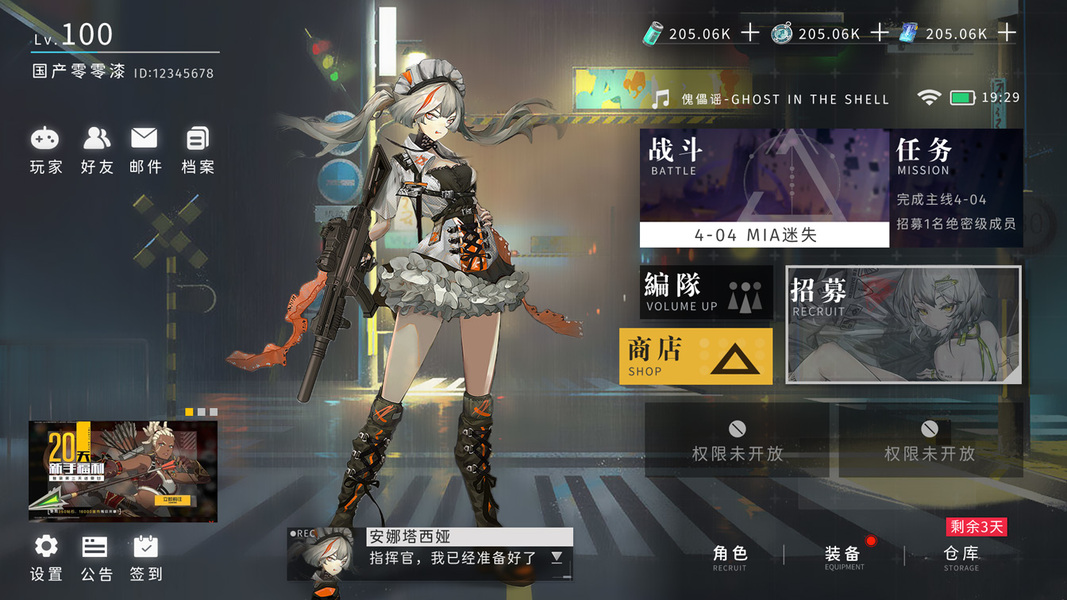Image resolution: width=1067 pixels, height=600 pixels.
Task: Open the 編隊 formation menu
Action: coord(706,292)
